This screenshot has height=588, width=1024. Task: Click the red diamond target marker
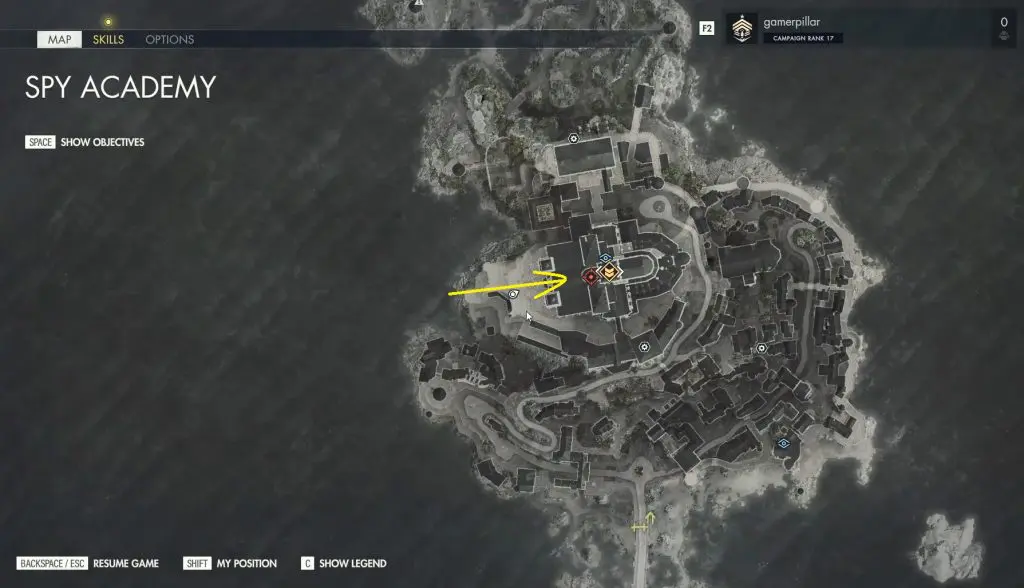pyautogui.click(x=591, y=276)
